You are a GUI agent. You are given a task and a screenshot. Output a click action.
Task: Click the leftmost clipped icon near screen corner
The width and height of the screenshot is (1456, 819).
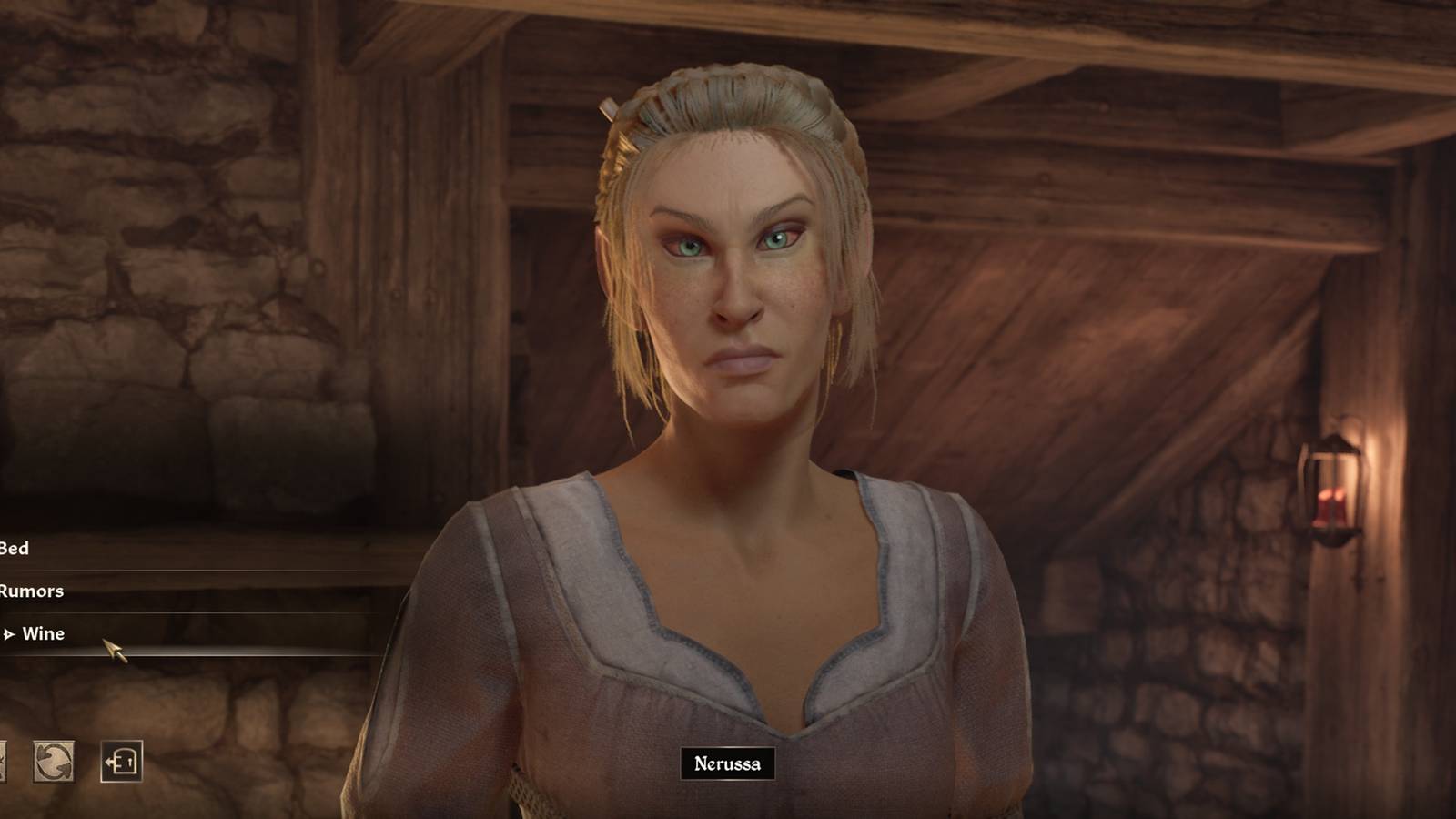point(3,763)
